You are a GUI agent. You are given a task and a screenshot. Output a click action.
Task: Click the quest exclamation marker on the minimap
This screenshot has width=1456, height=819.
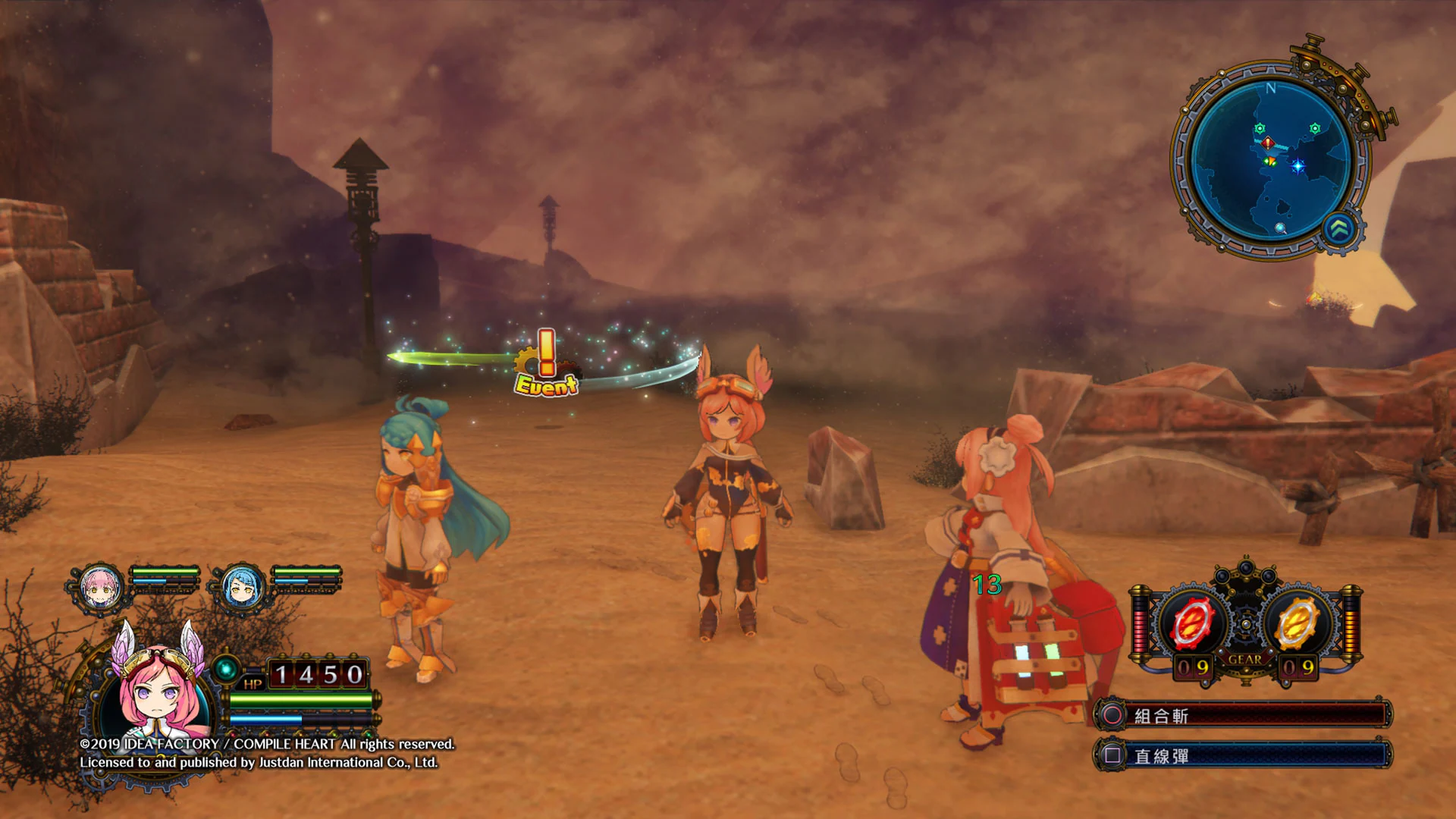point(1267,143)
